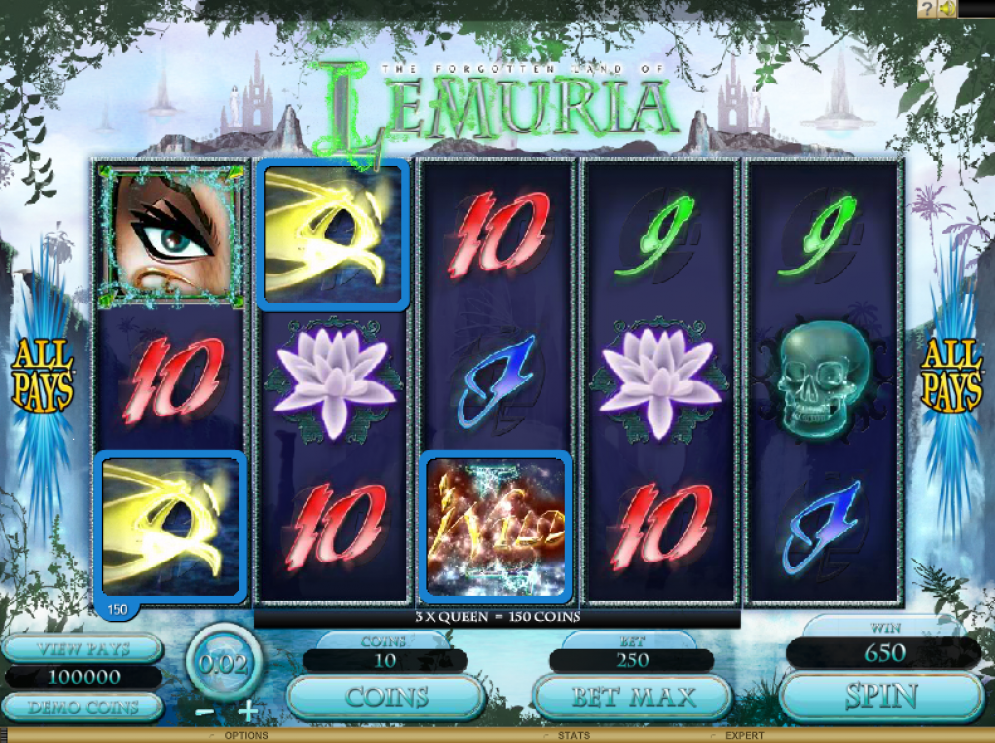Switch to Expert mode

(x=743, y=736)
